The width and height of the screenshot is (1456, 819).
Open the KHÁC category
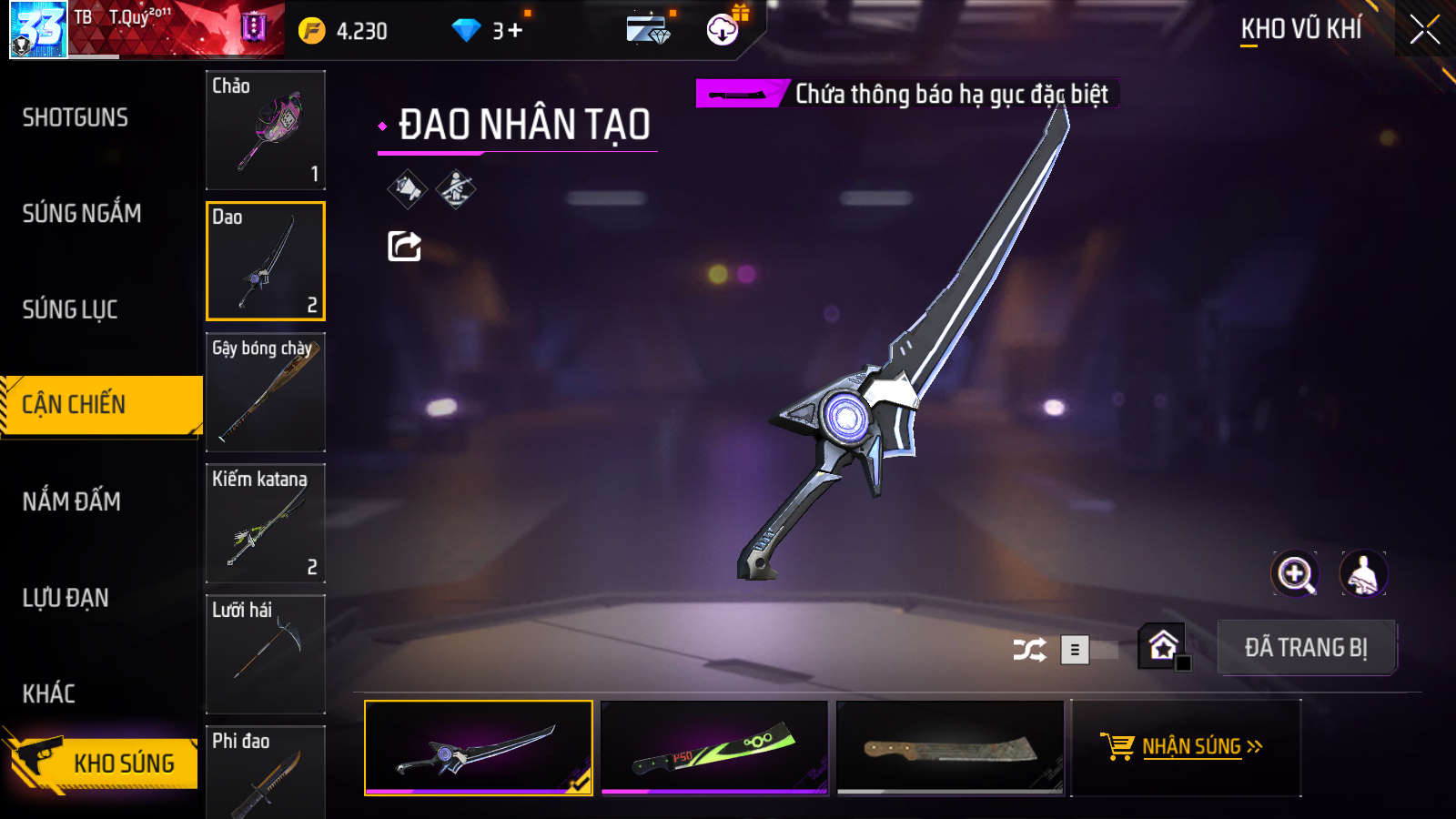(49, 693)
